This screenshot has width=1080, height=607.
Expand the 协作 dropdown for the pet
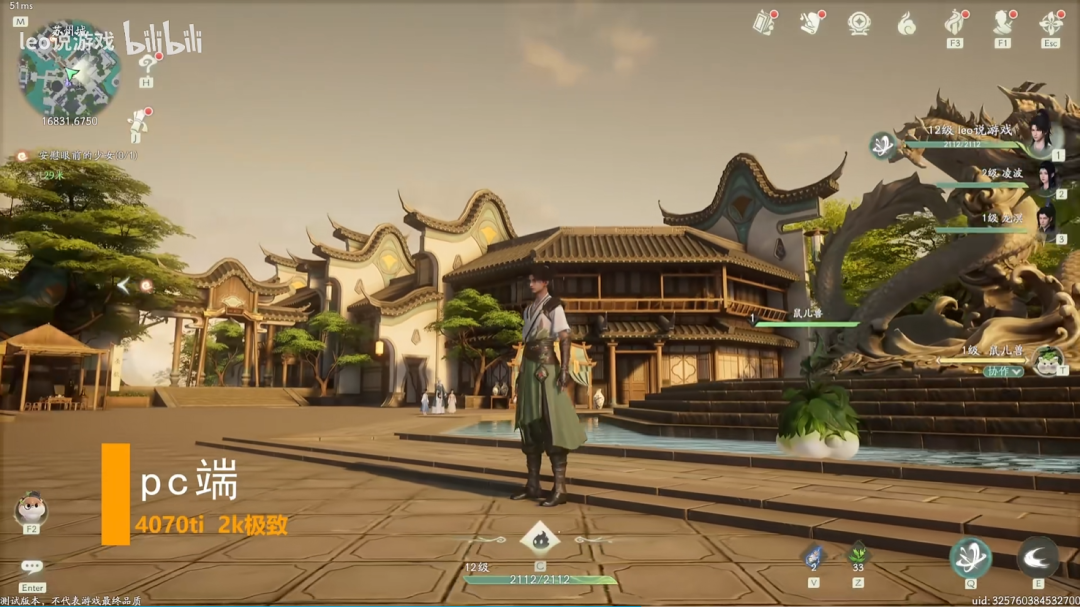[1003, 371]
